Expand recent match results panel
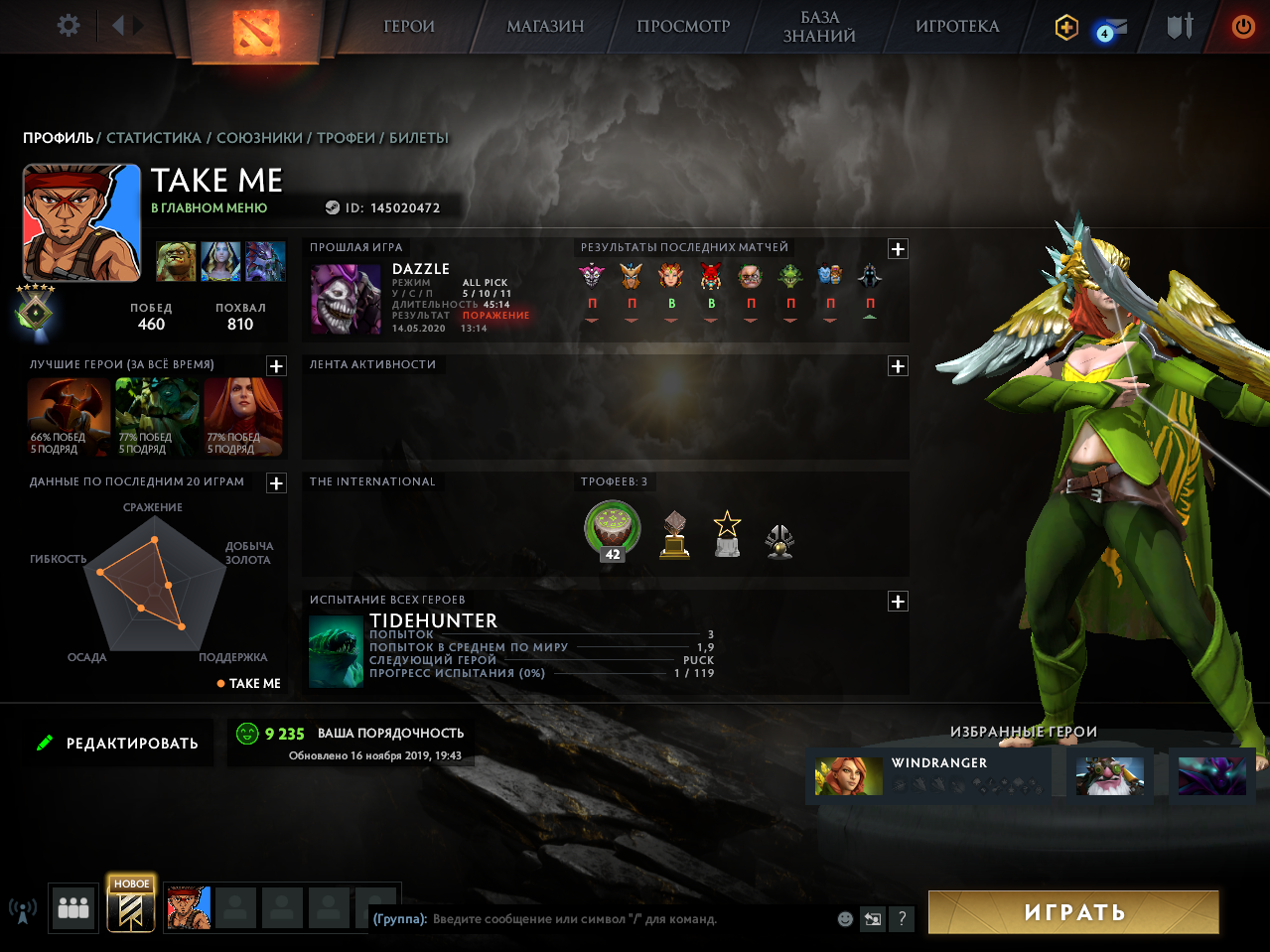1270x952 pixels. pos(898,249)
